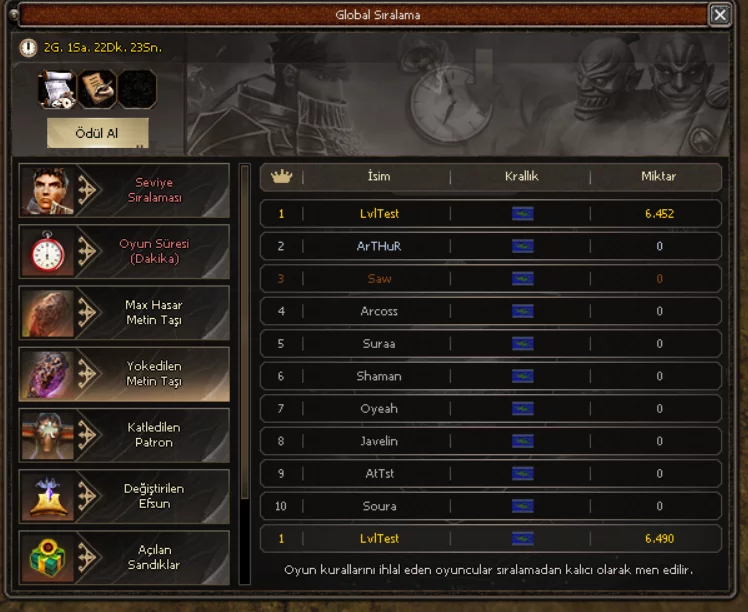748x612 pixels.
Task: Claim reward with Ödül Al button
Action: 97,133
